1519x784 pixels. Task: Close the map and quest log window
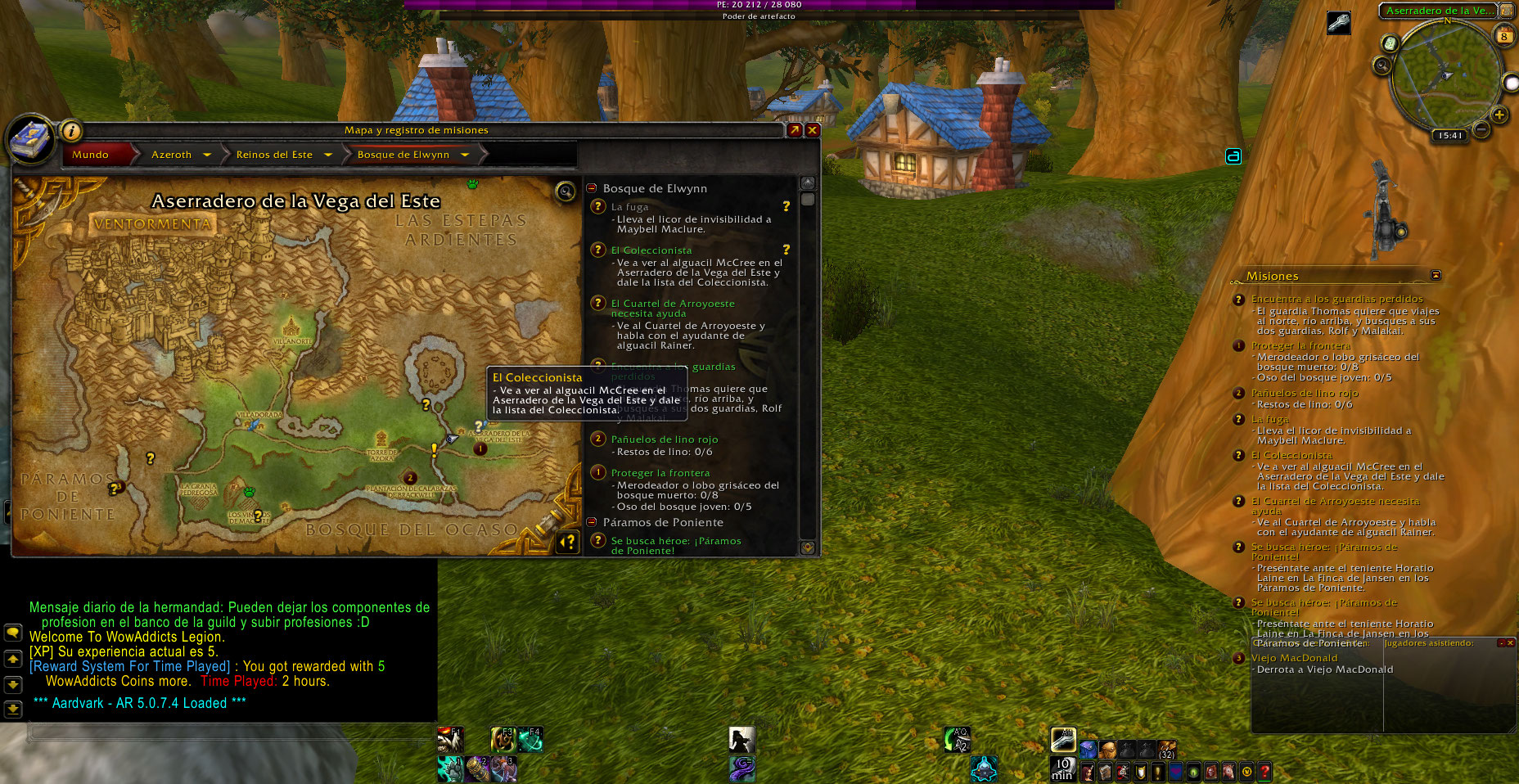click(812, 130)
